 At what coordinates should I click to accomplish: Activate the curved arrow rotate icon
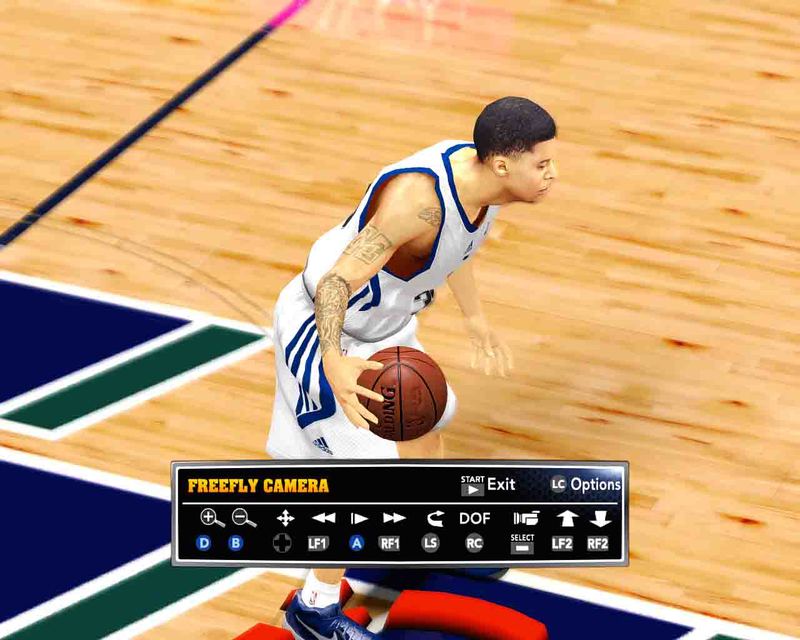click(433, 518)
